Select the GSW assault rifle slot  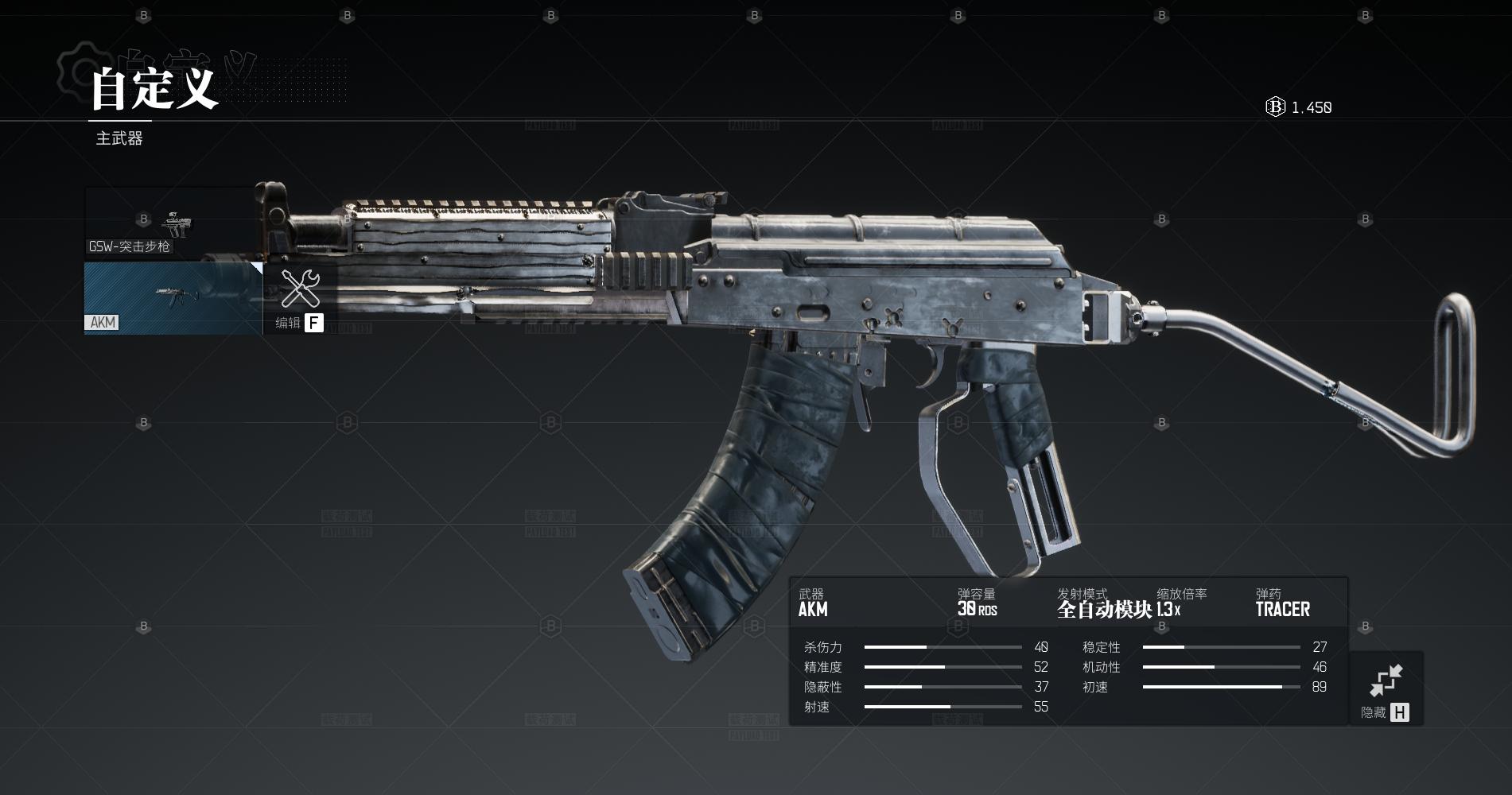(x=171, y=223)
